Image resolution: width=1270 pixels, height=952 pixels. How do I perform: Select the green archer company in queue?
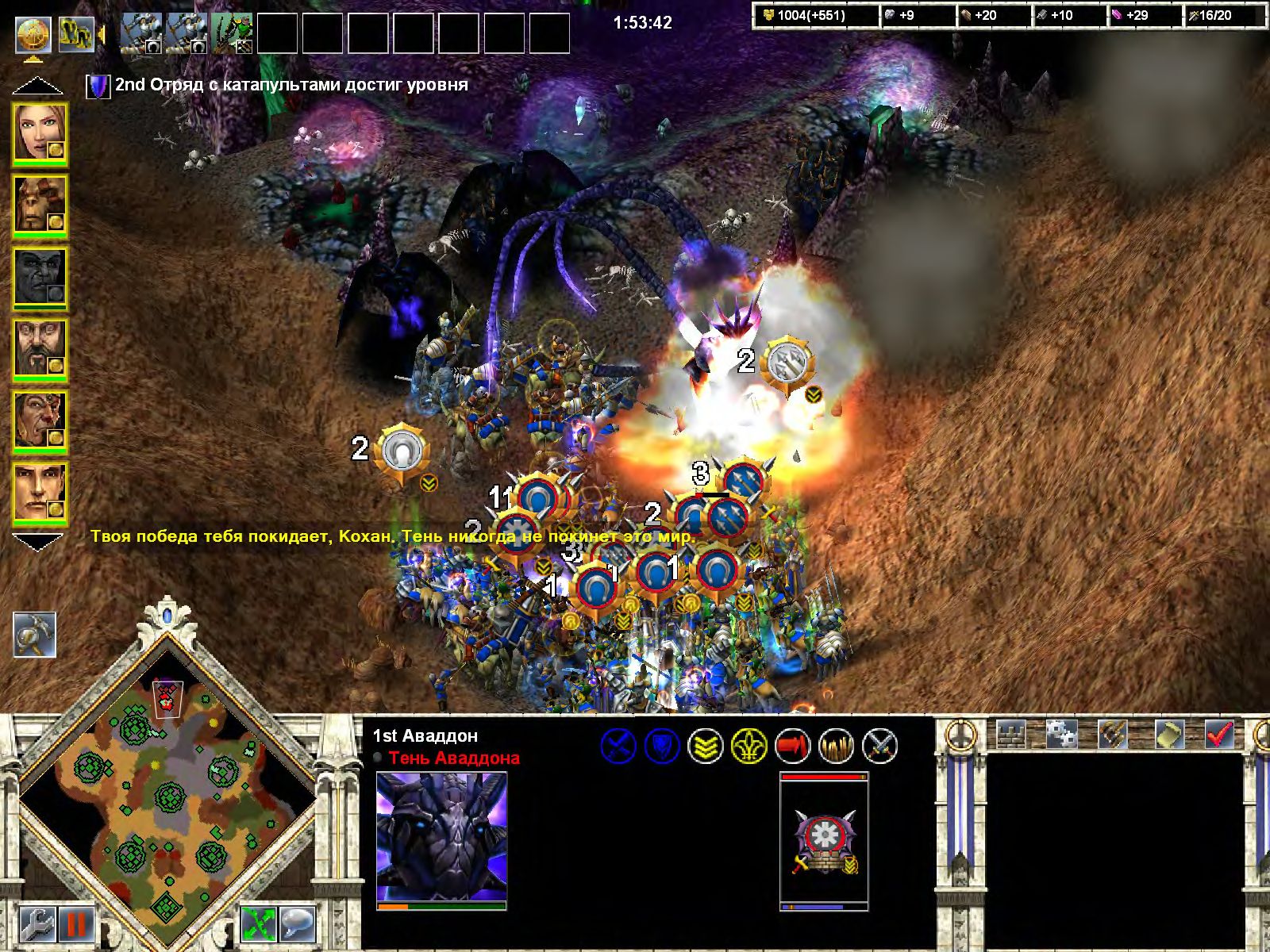[232, 35]
